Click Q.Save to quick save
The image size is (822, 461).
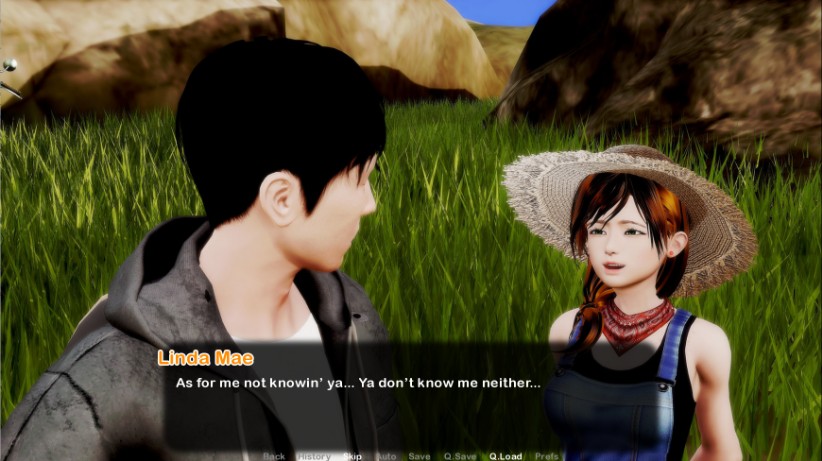click(x=460, y=456)
